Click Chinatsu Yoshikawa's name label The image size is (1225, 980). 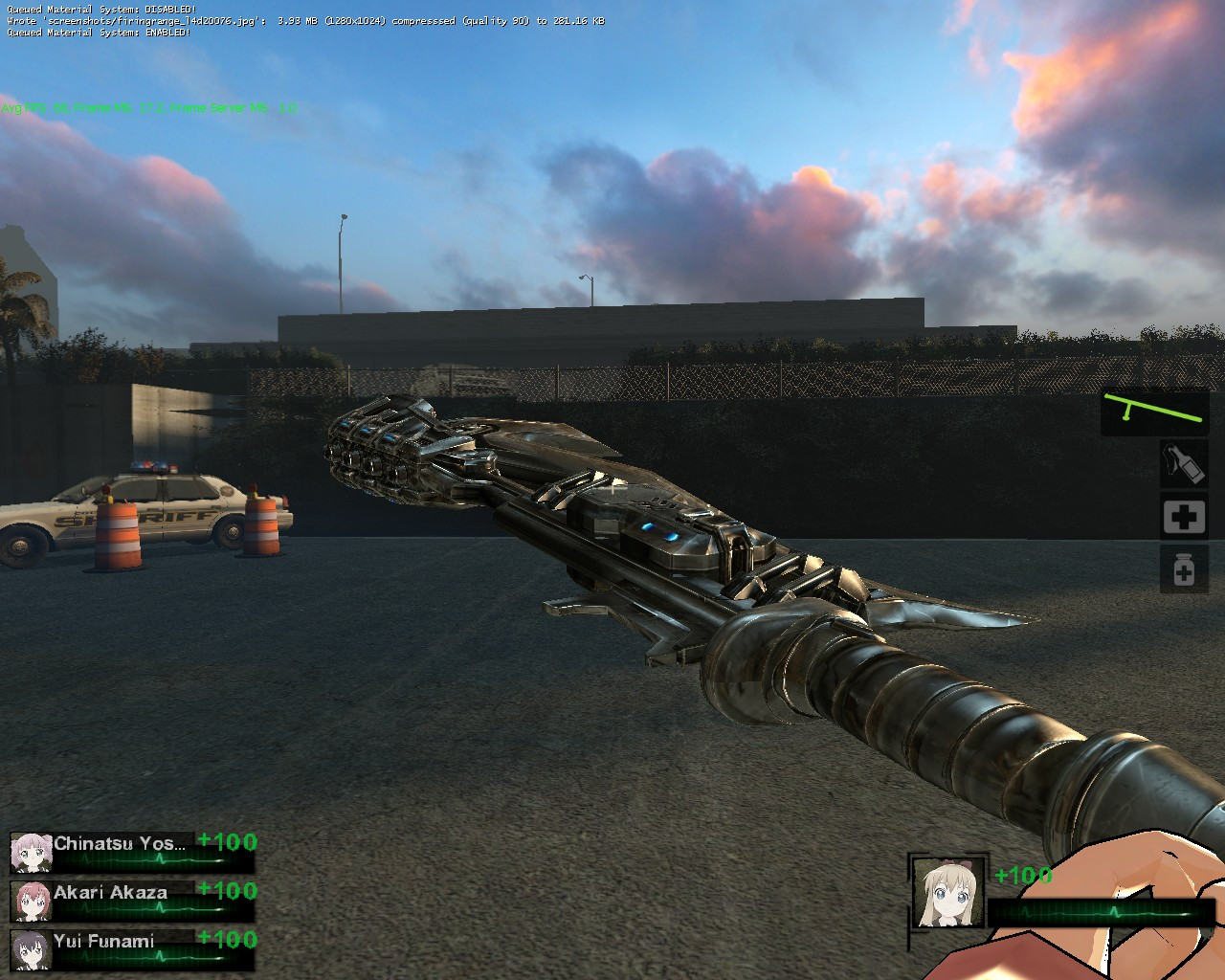tap(124, 841)
